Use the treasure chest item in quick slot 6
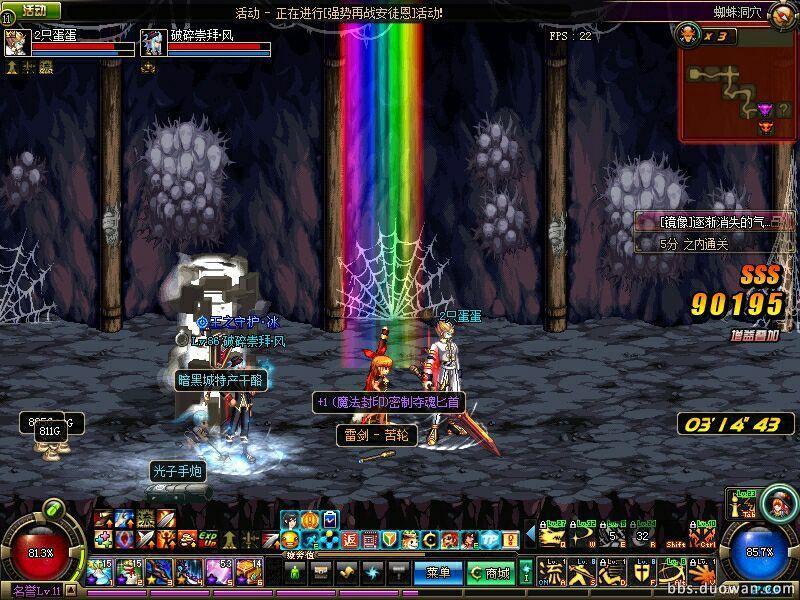 [251, 572]
